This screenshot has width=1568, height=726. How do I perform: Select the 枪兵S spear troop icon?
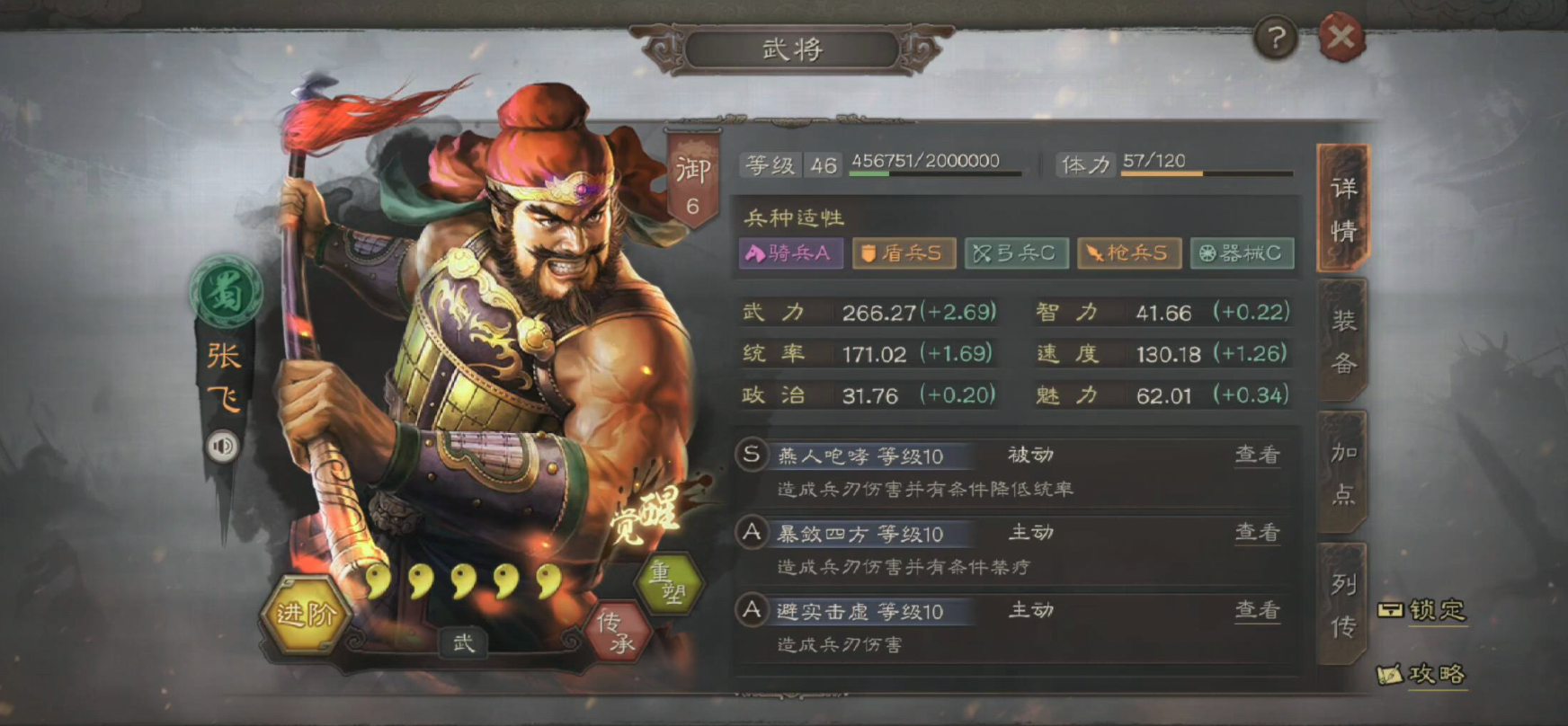click(1129, 254)
